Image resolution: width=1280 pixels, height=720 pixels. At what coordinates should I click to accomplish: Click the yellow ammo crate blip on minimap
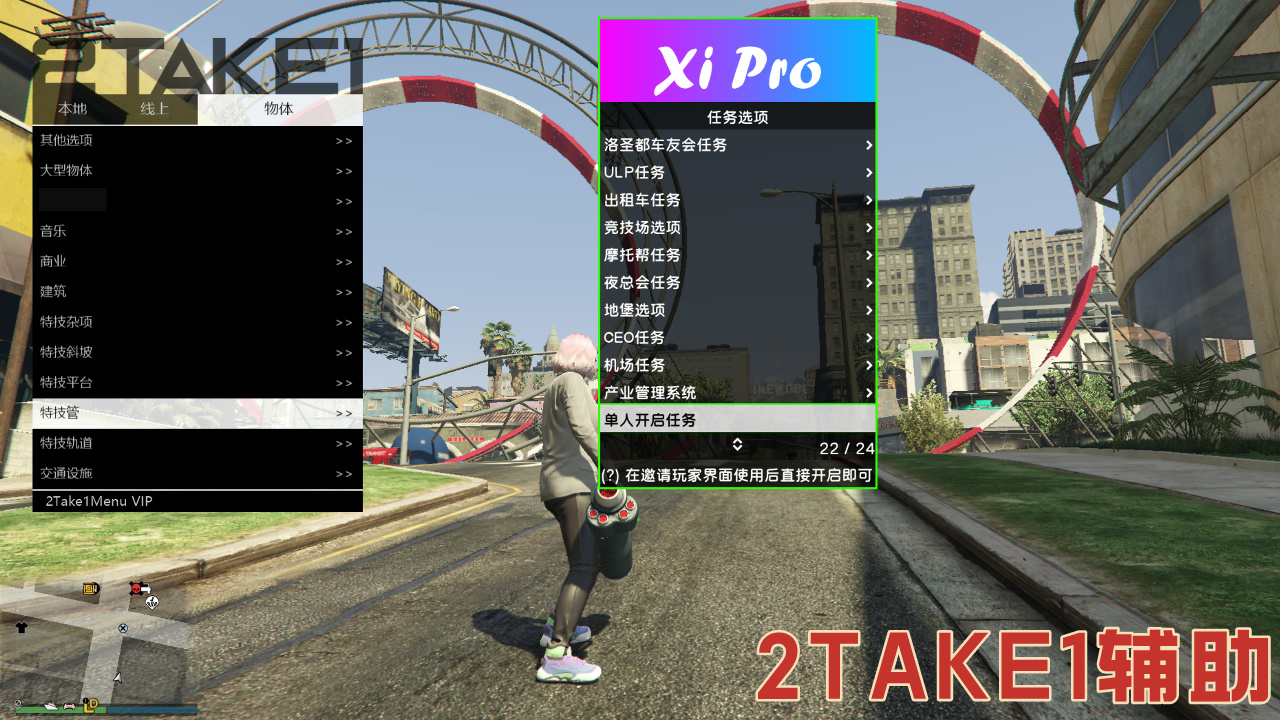(90, 588)
